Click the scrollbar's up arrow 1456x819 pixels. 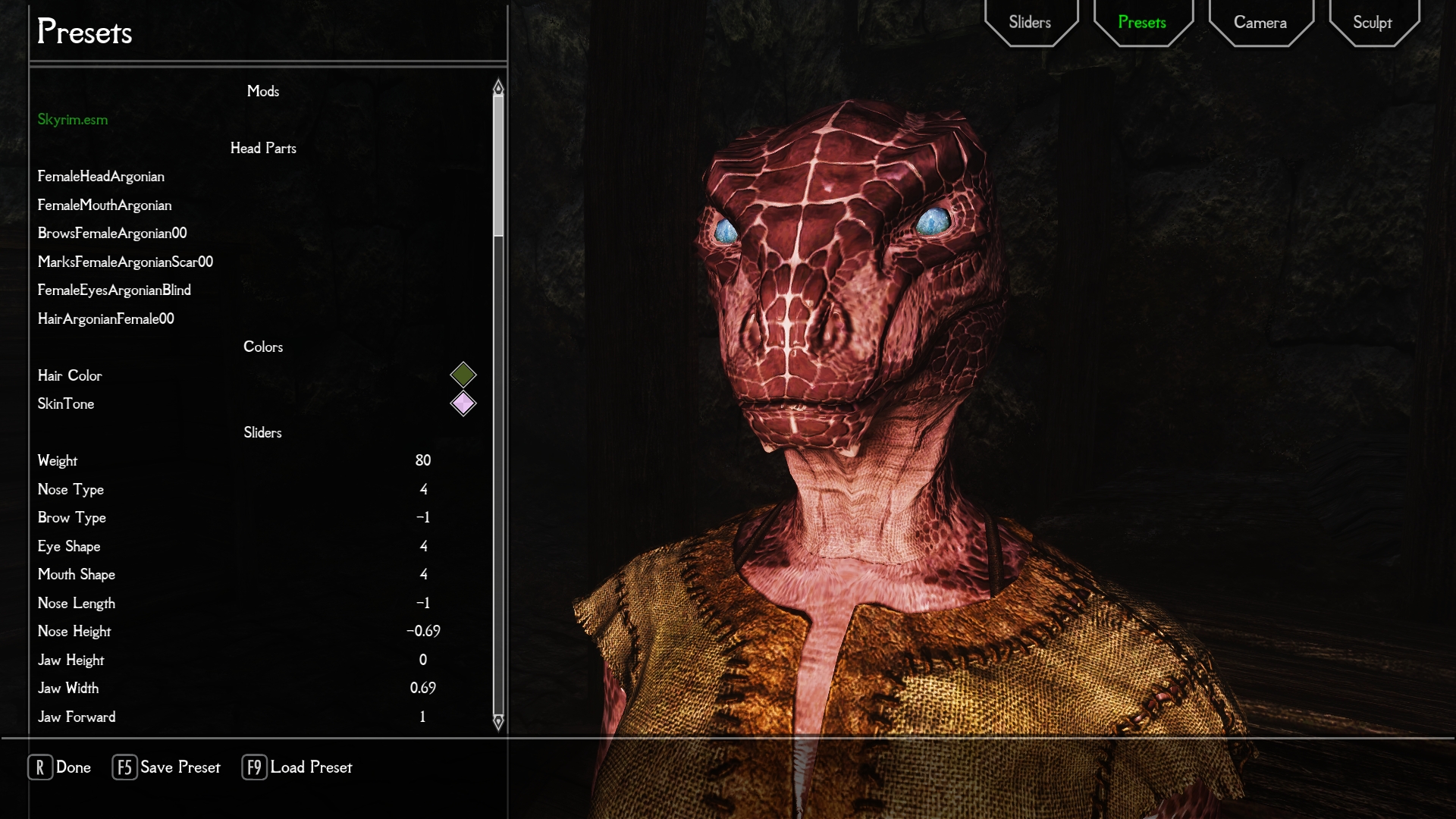498,87
